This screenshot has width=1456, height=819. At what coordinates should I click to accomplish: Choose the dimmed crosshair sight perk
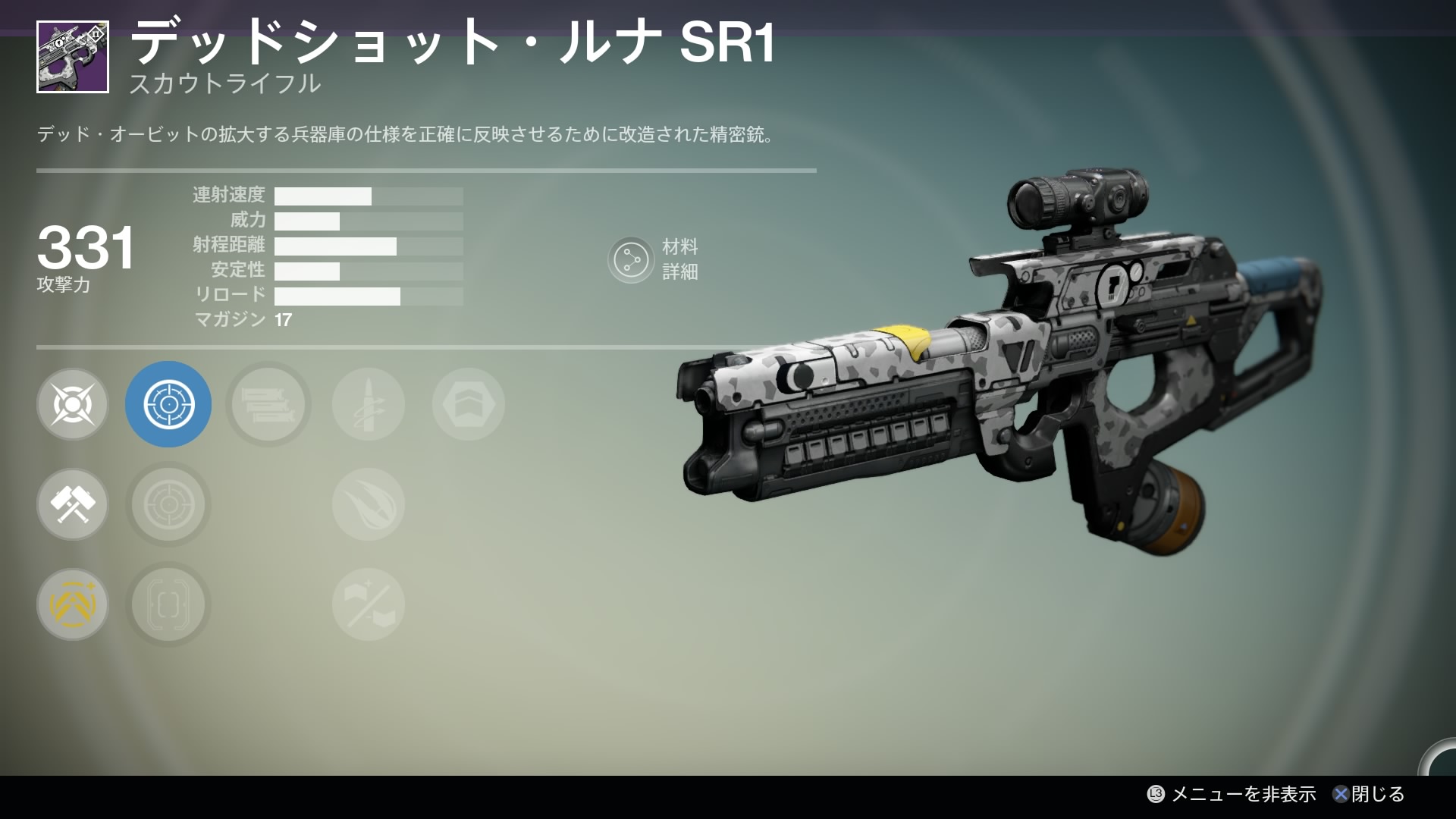(x=168, y=504)
